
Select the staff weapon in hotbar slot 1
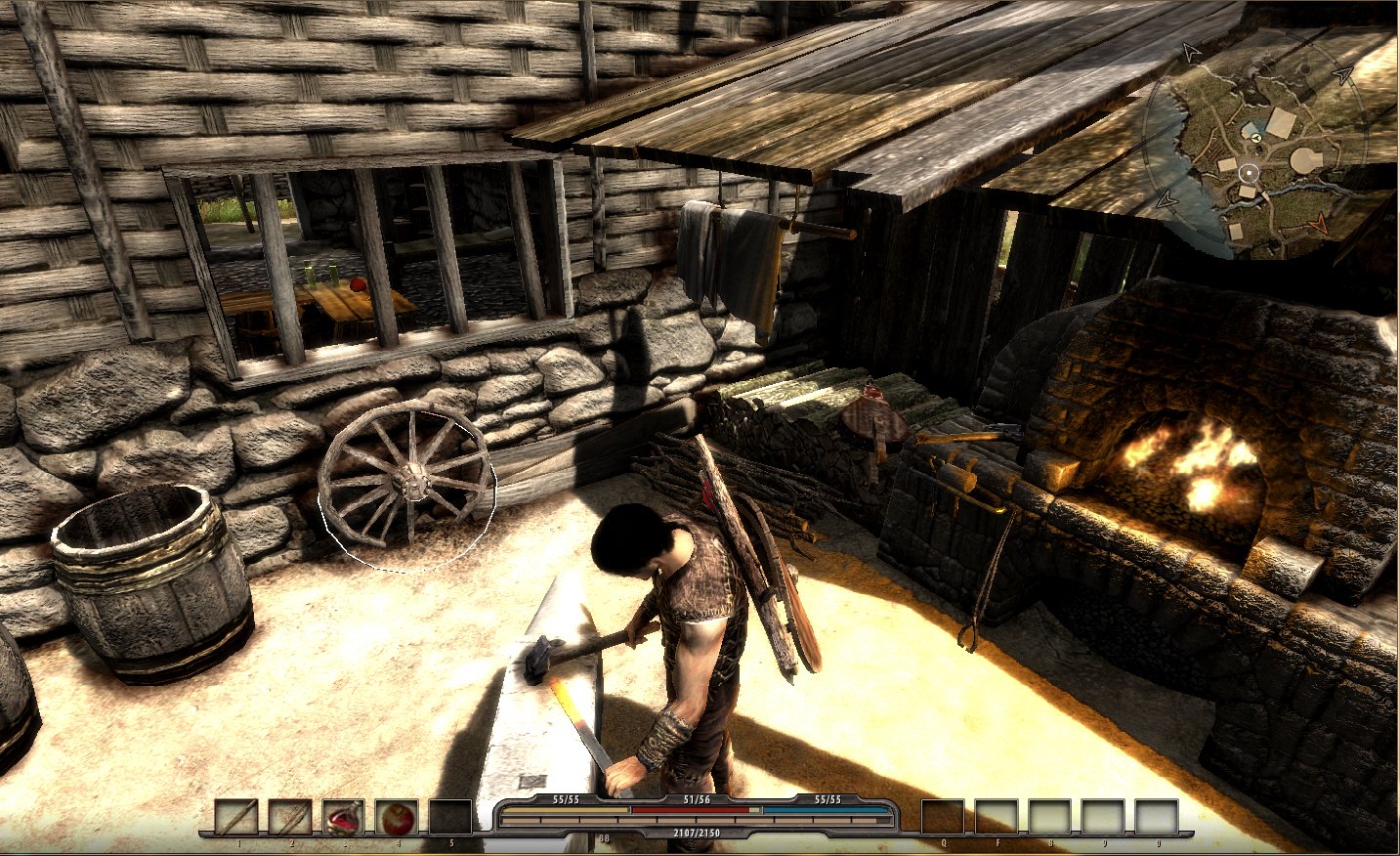click(237, 817)
